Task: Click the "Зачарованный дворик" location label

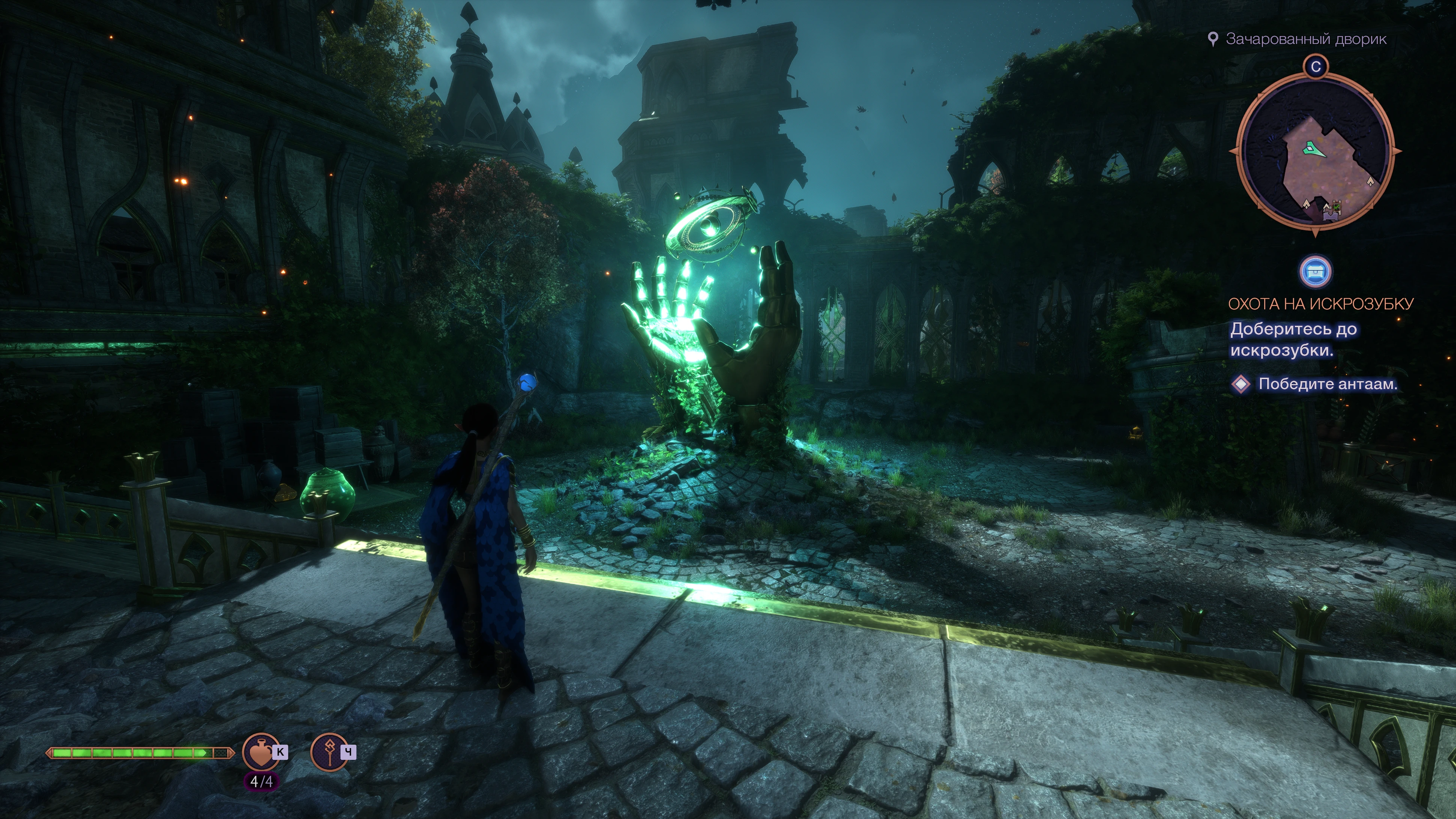Action: [1306, 39]
